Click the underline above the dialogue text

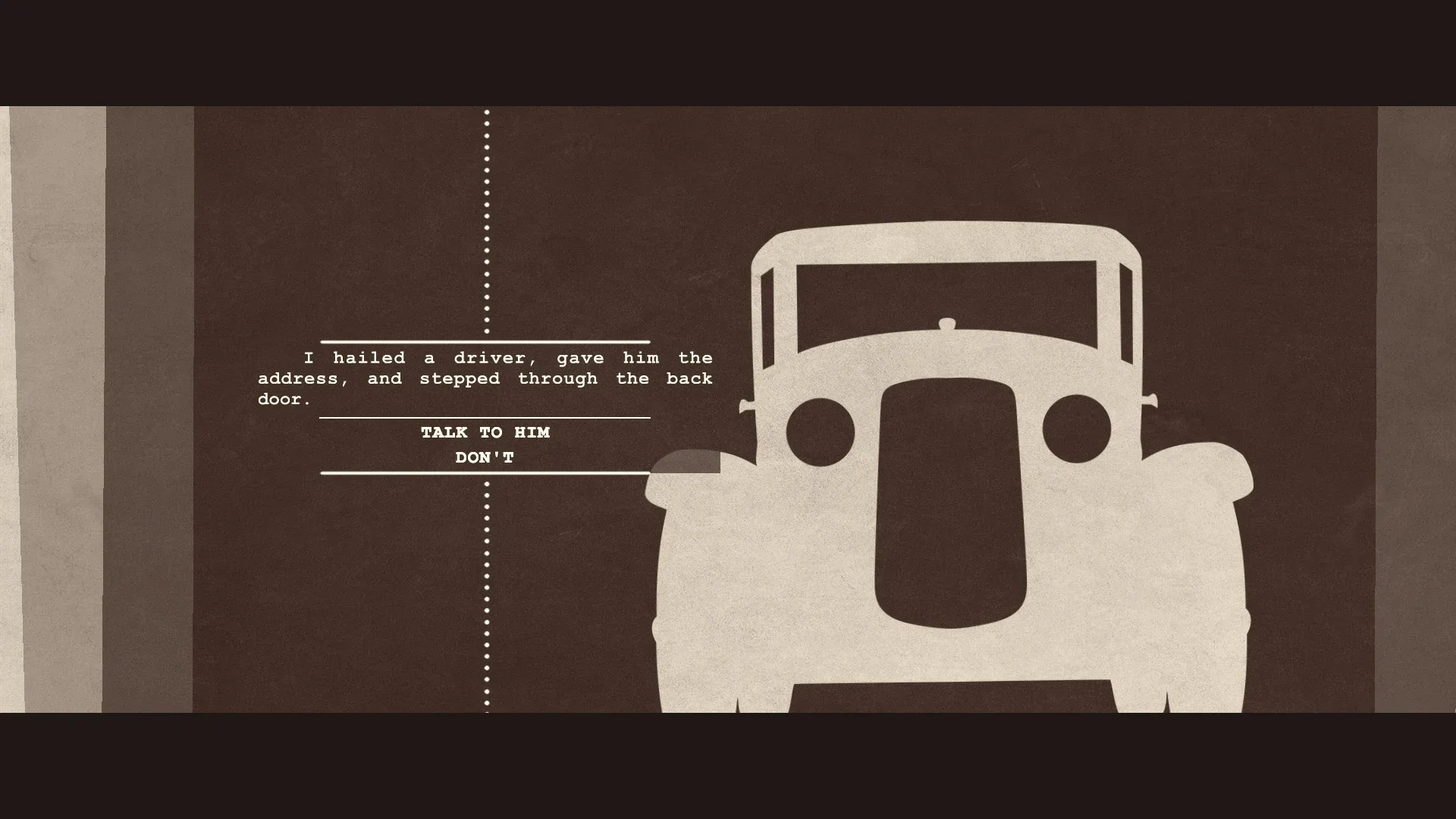click(485, 343)
